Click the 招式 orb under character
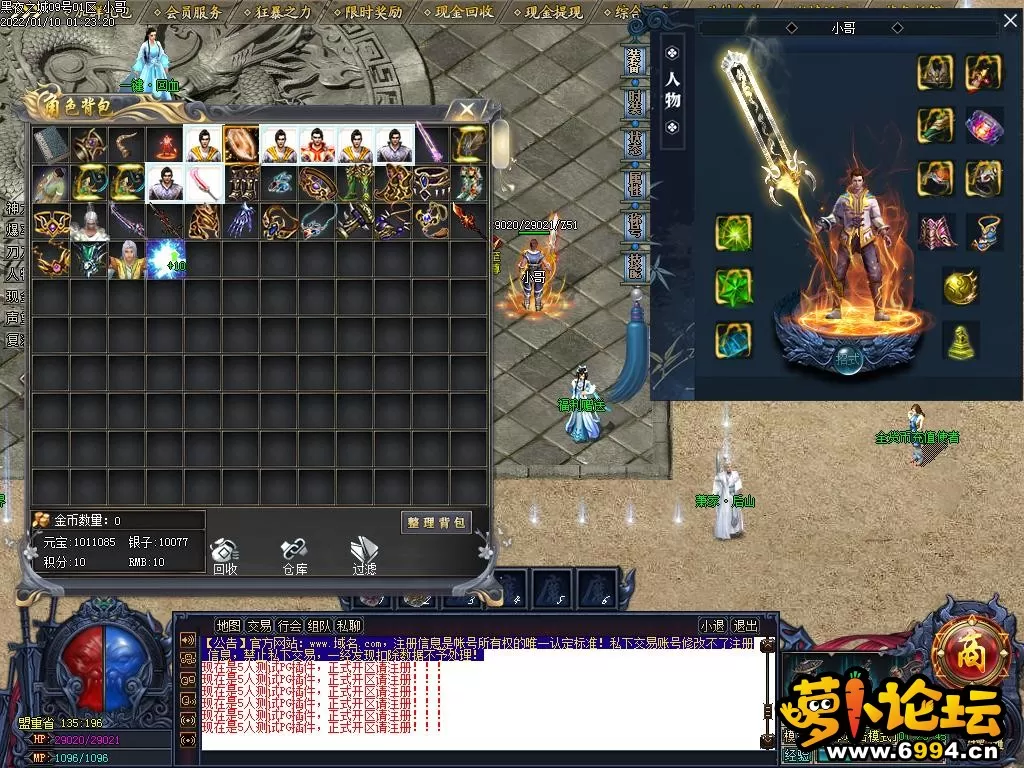This screenshot has height=768, width=1024. click(x=848, y=359)
